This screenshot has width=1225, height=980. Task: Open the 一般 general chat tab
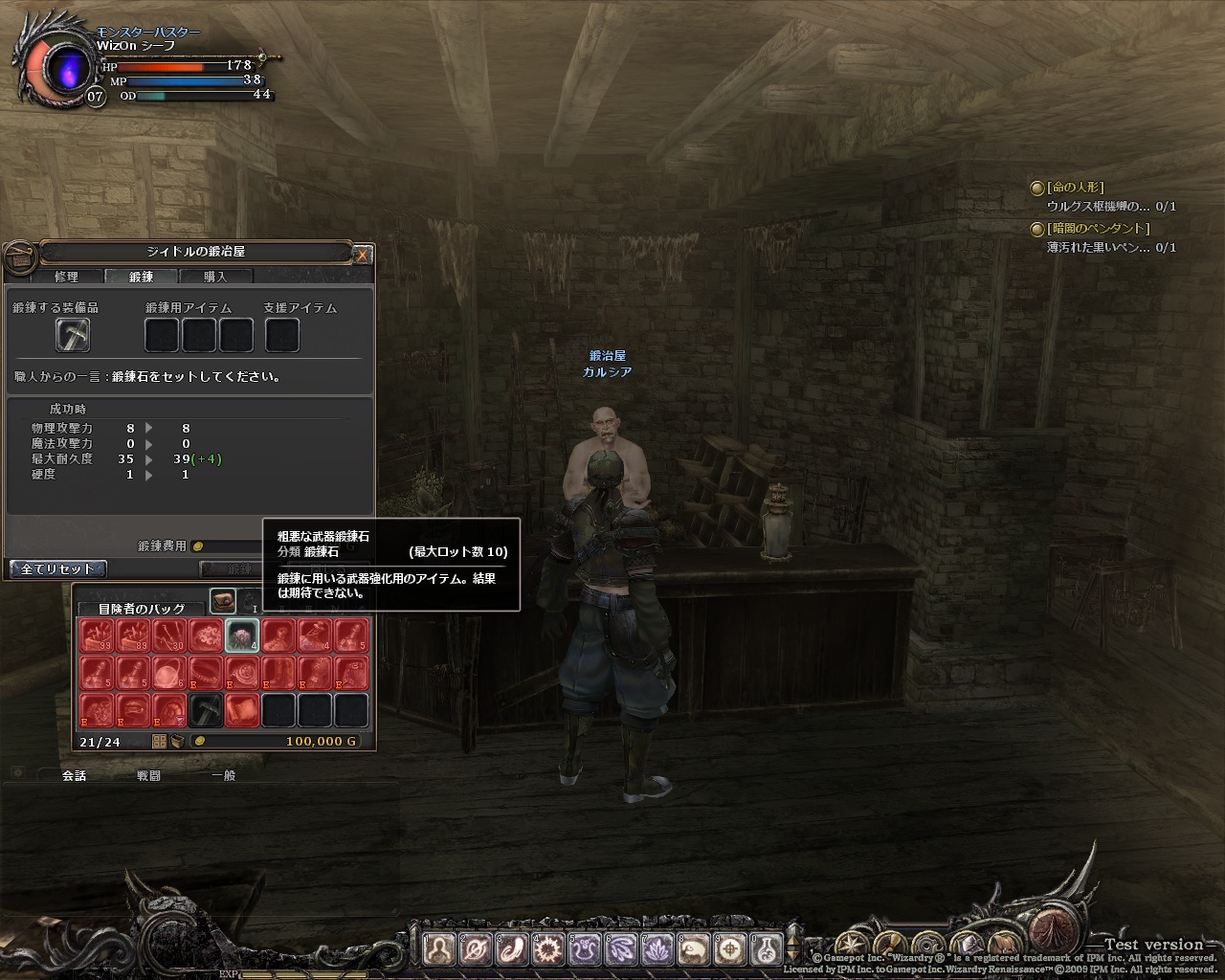(223, 775)
